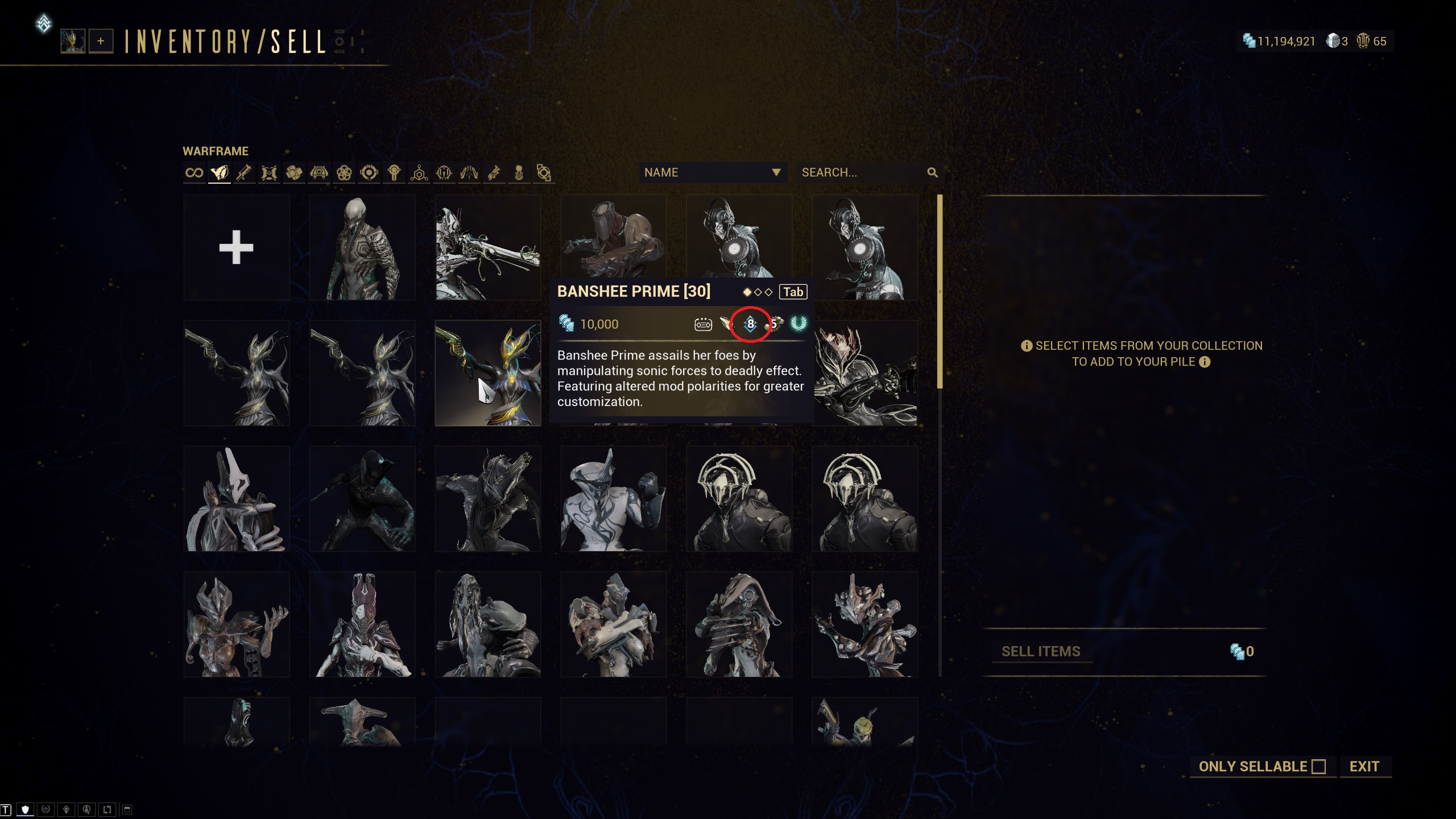
Task: Switch to the last hexagon-rings category tab
Action: click(544, 172)
